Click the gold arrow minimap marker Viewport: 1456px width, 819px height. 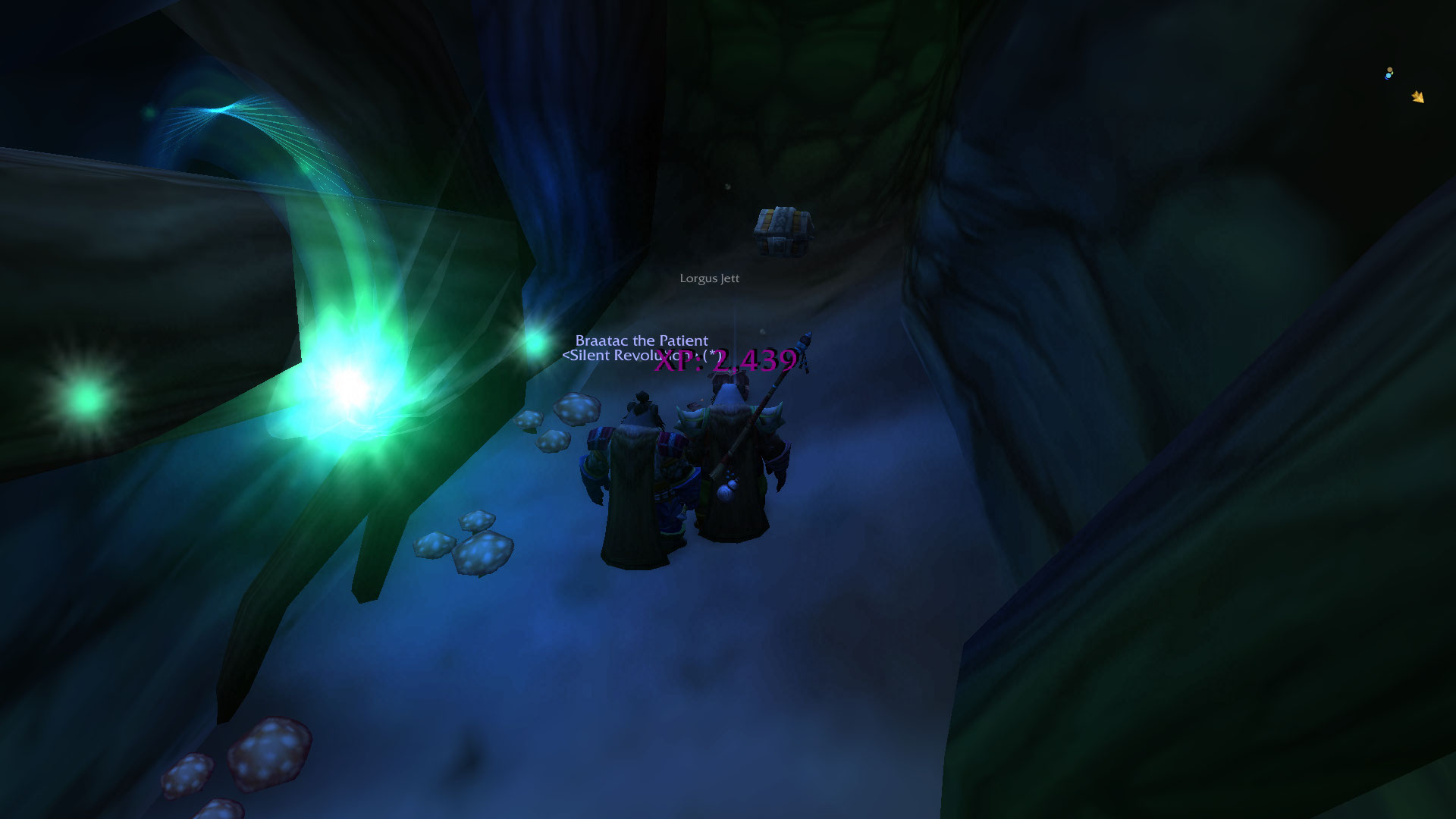(x=1417, y=96)
